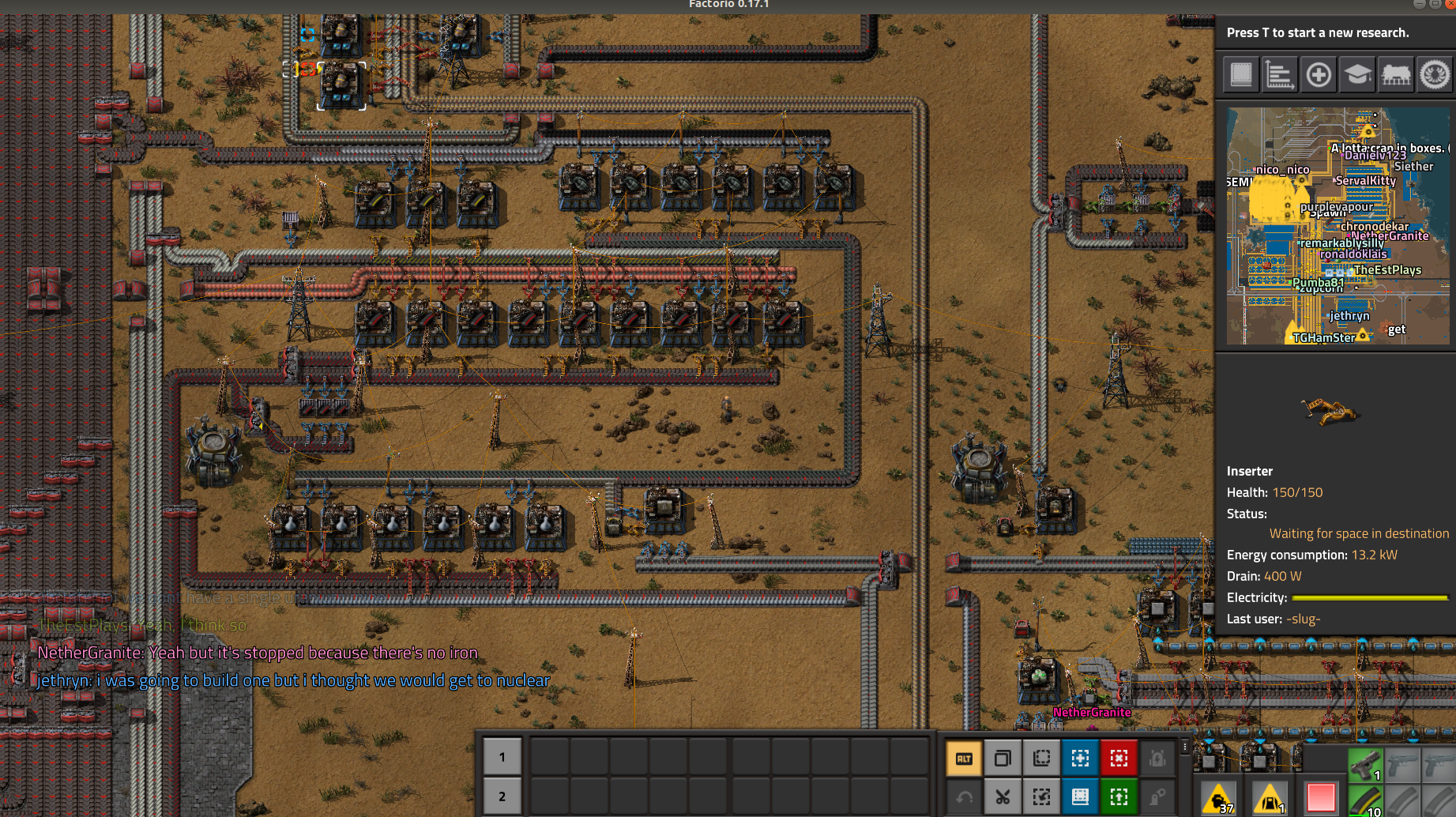Screen dimensions: 1456x817
Task: Select quickbar row number 1
Action: pos(502,757)
